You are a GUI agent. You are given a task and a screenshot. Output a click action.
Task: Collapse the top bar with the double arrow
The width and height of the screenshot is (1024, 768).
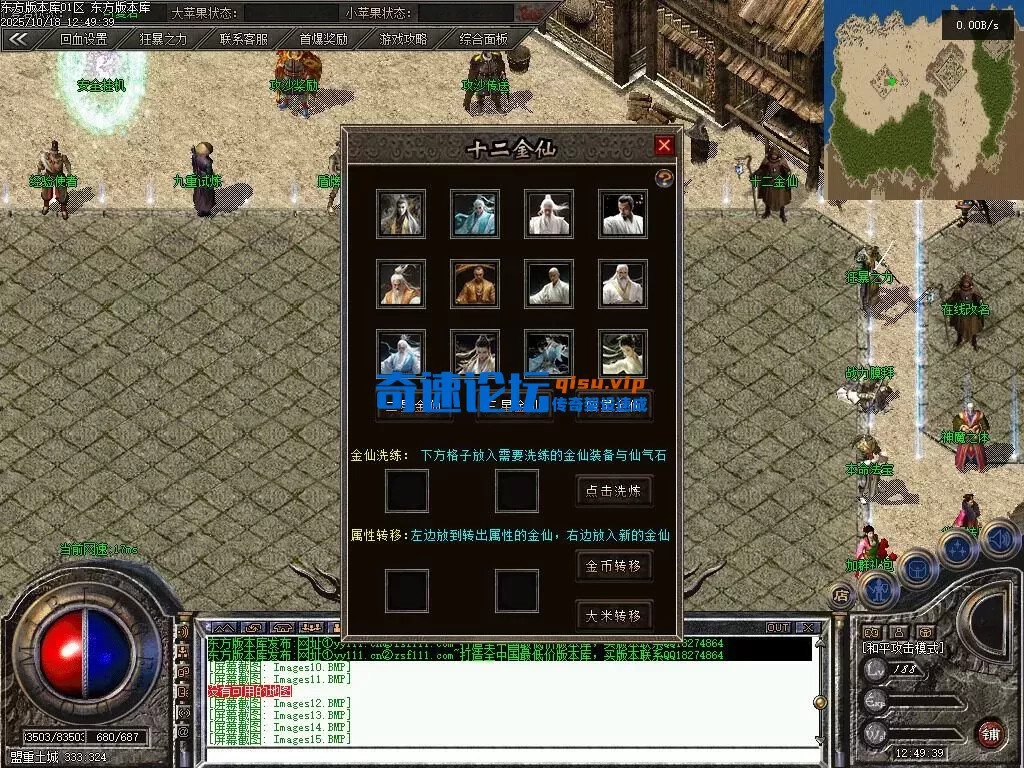tap(19, 39)
